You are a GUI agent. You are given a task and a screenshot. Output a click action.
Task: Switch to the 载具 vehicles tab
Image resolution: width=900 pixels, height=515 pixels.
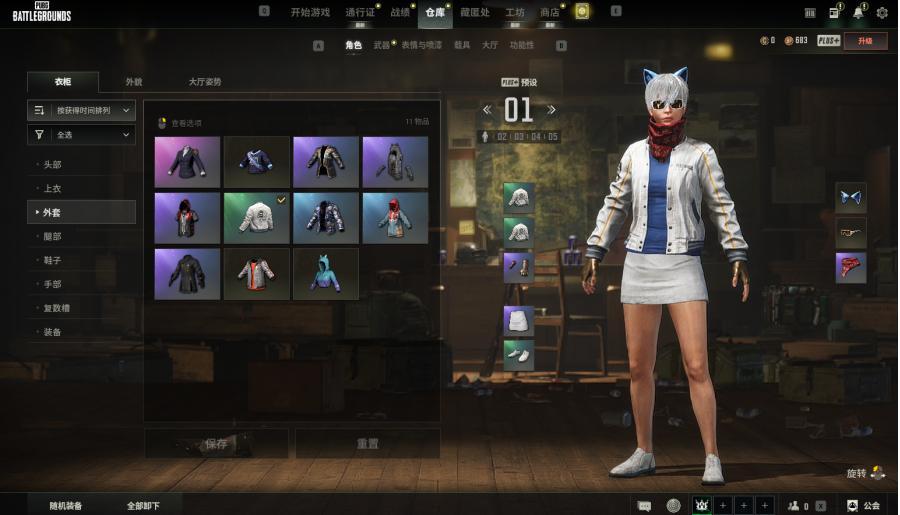click(462, 45)
